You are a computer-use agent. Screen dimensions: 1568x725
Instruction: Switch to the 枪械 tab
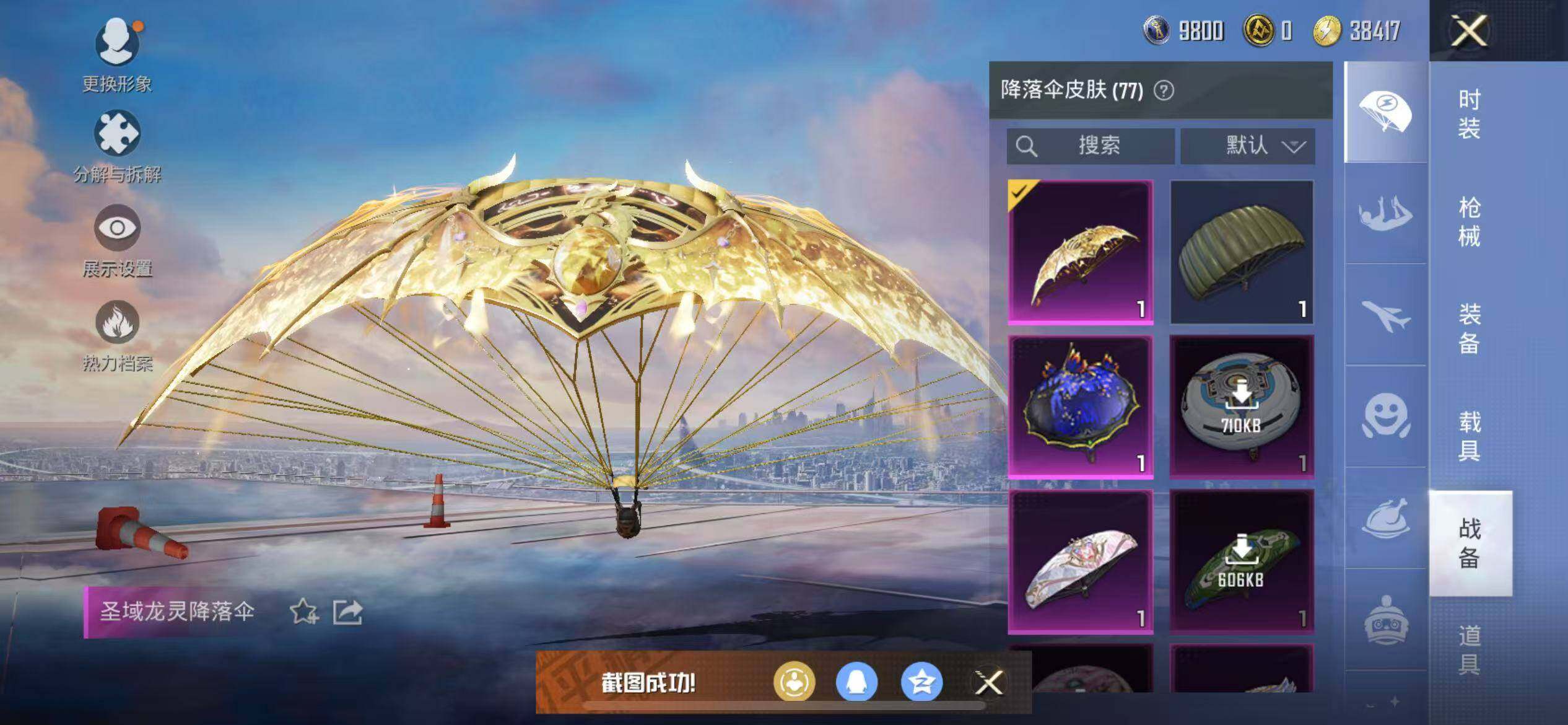1469,222
